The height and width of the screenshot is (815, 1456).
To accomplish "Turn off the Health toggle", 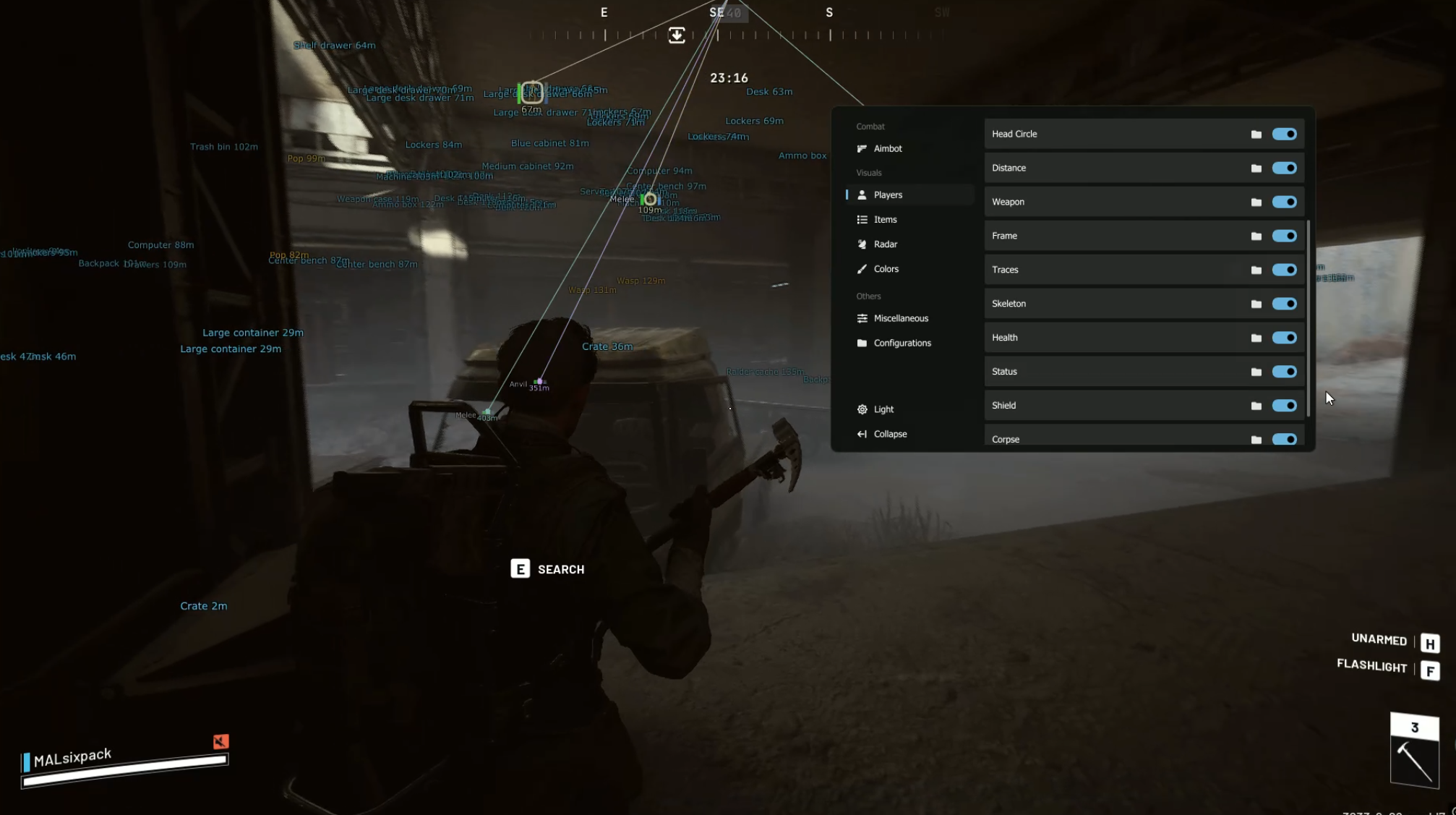I will pyautogui.click(x=1284, y=338).
